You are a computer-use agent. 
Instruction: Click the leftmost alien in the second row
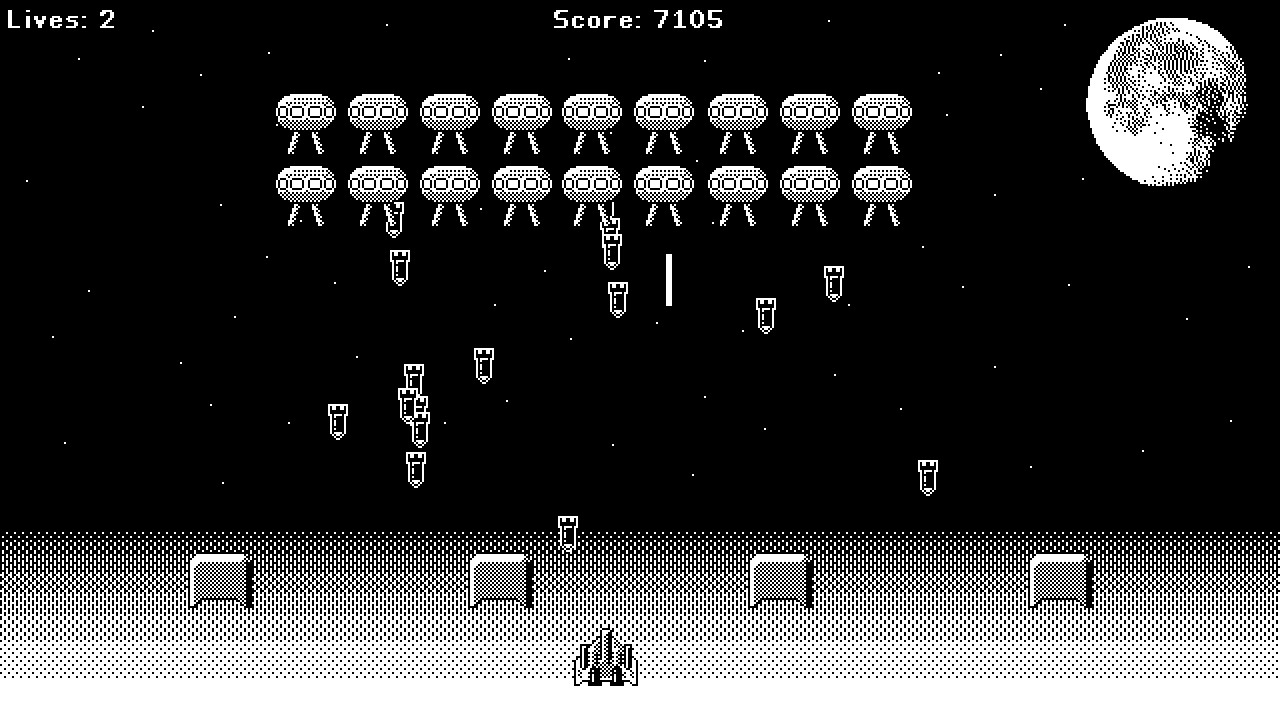tap(305, 185)
